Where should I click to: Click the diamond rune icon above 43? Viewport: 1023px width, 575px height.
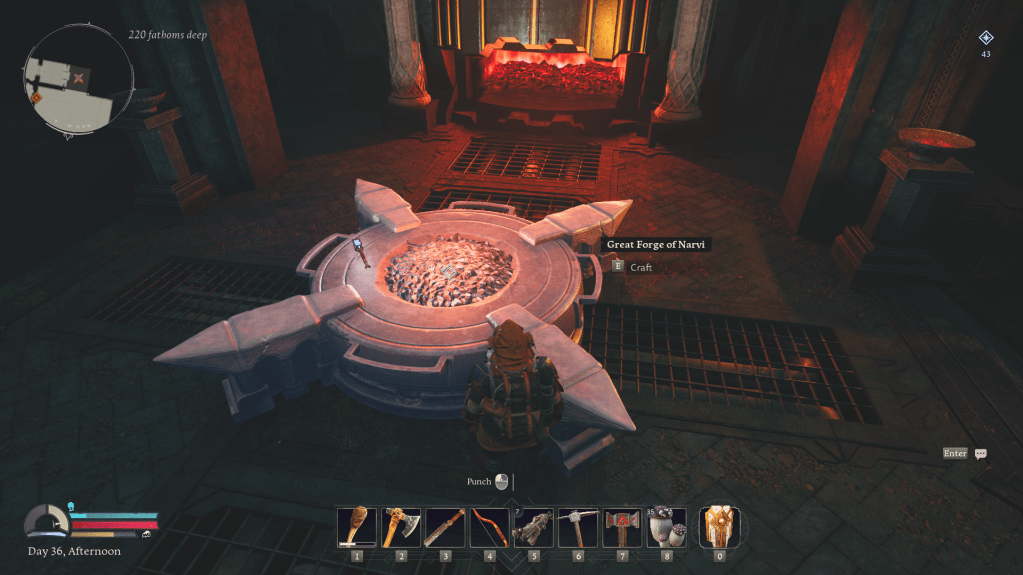(x=985, y=38)
